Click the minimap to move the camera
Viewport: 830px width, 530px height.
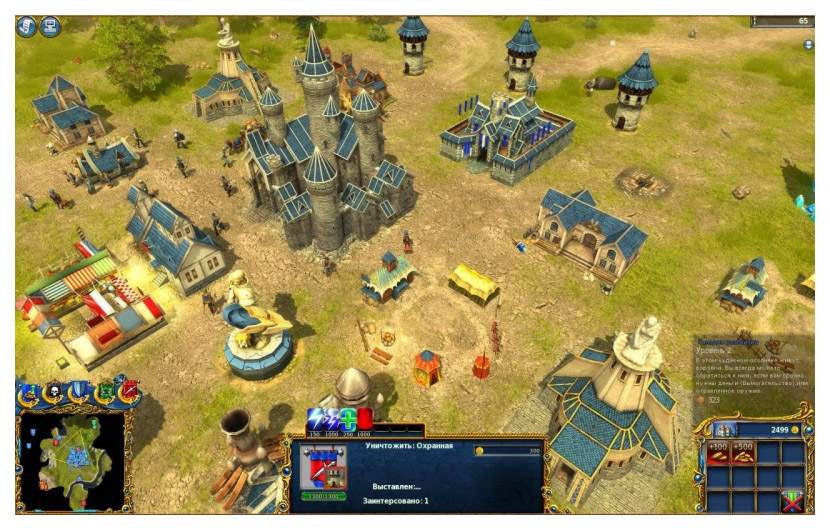click(x=70, y=460)
